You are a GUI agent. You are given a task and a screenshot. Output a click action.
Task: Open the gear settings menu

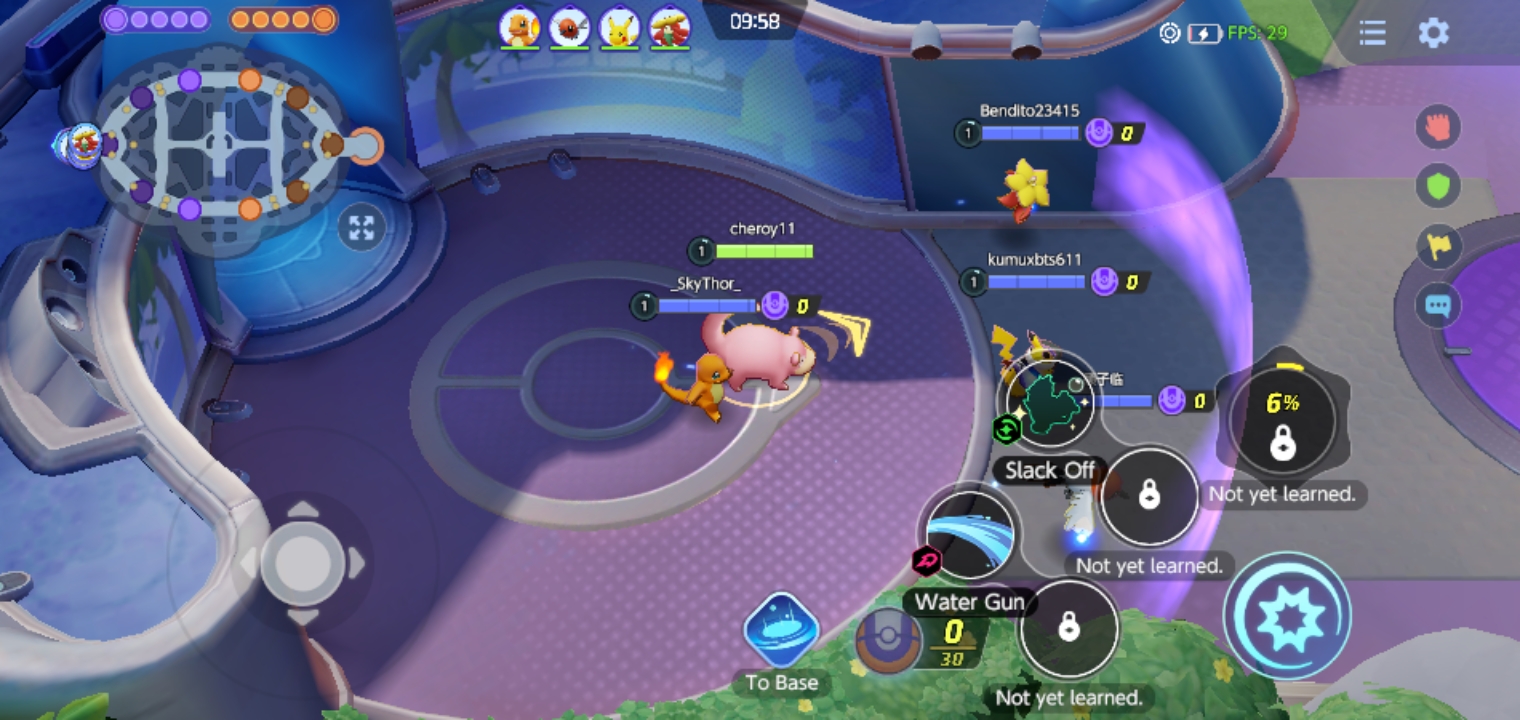[1433, 33]
